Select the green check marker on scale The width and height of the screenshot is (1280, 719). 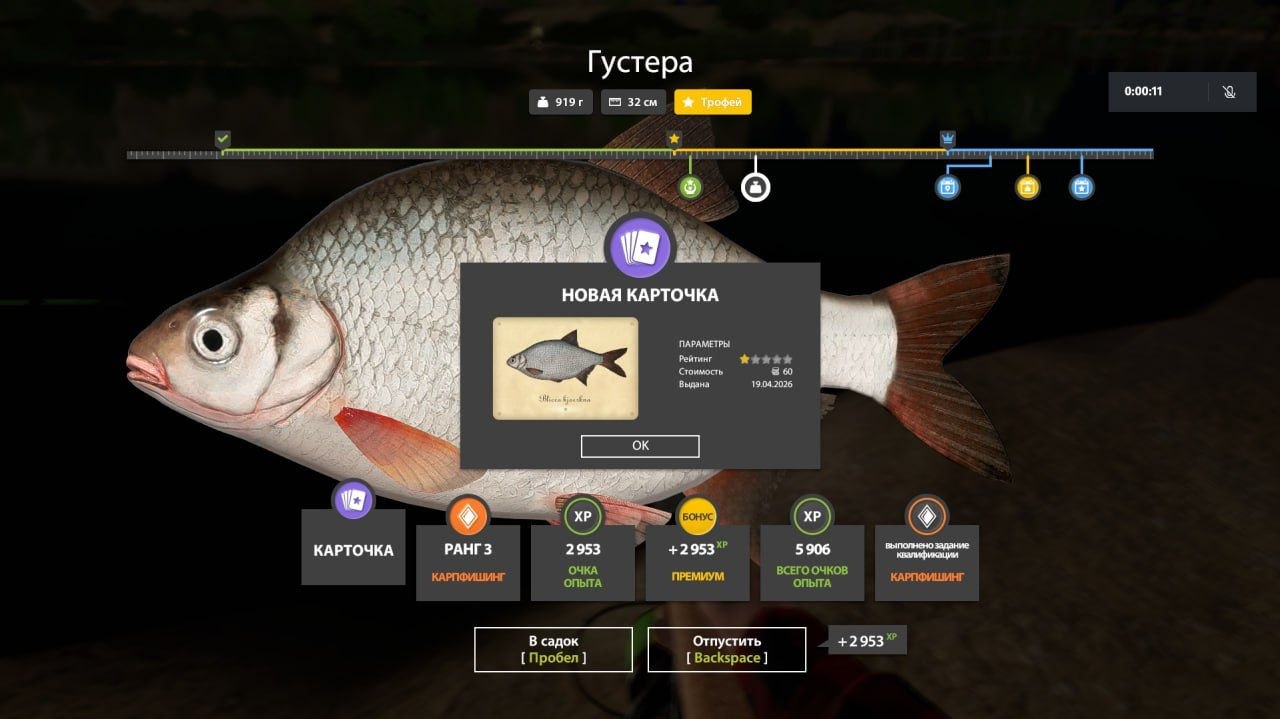click(223, 138)
